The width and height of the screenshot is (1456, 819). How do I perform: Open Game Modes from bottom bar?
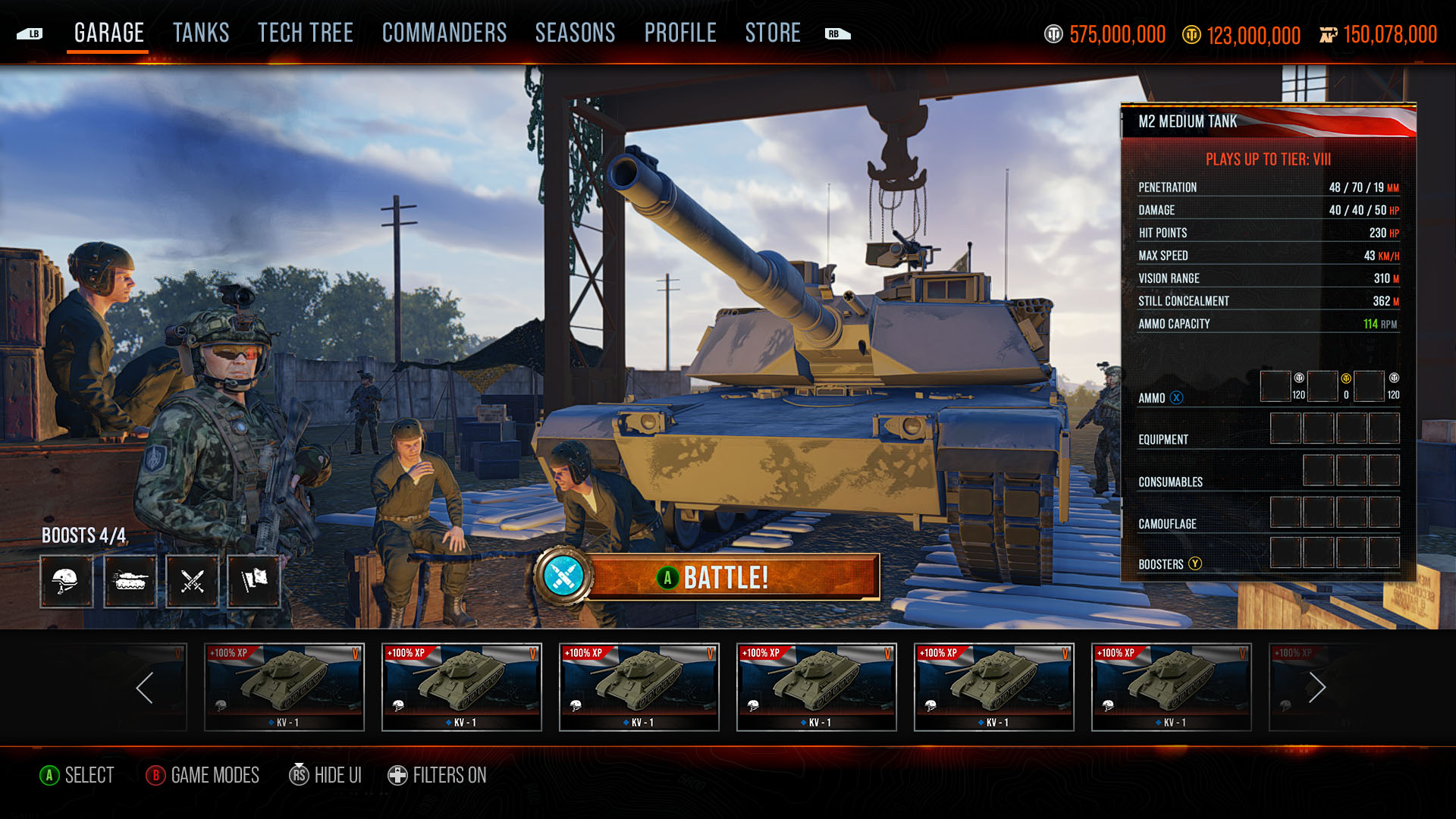click(202, 775)
